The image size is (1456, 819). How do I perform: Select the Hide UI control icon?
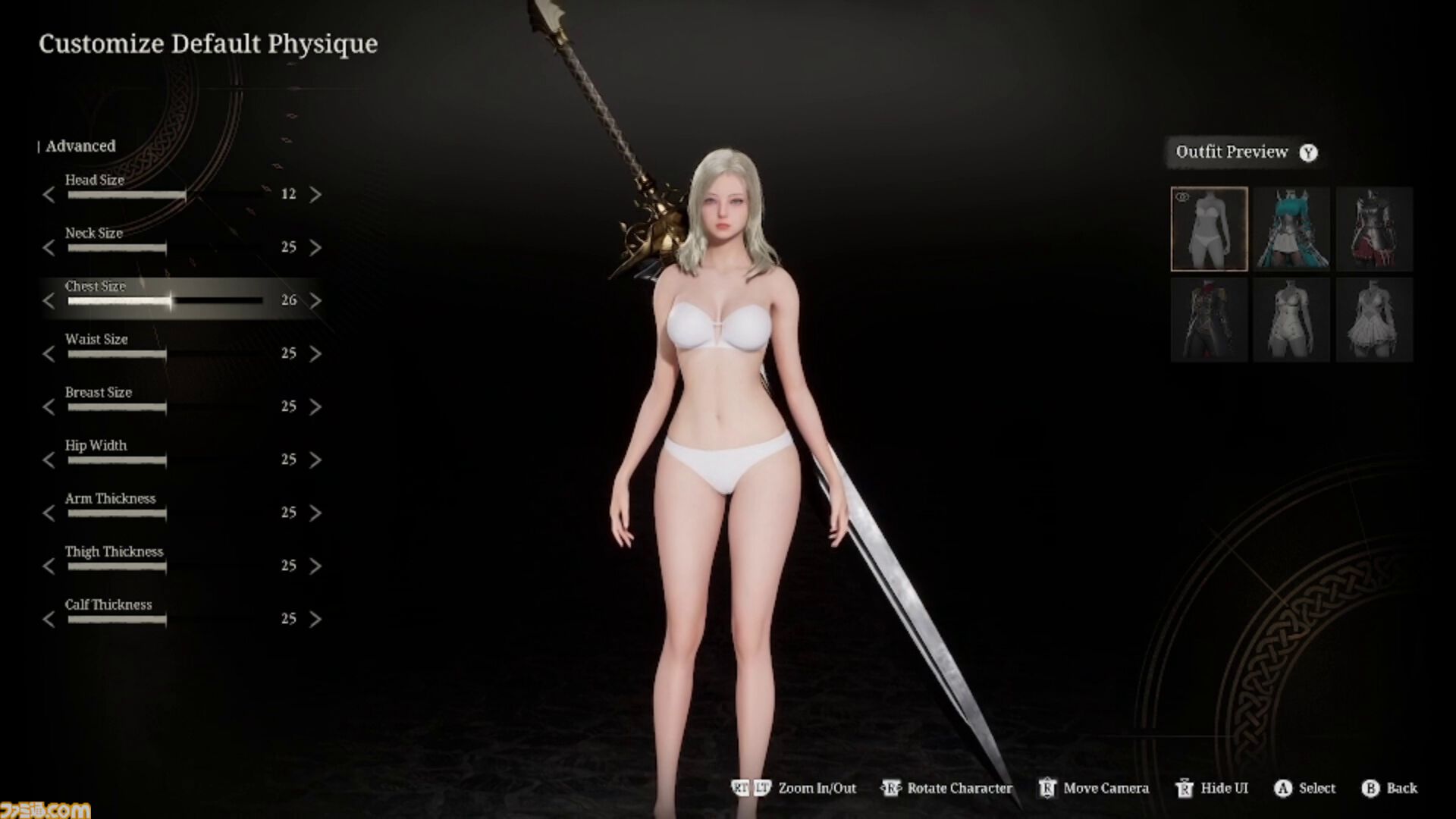tap(1185, 788)
